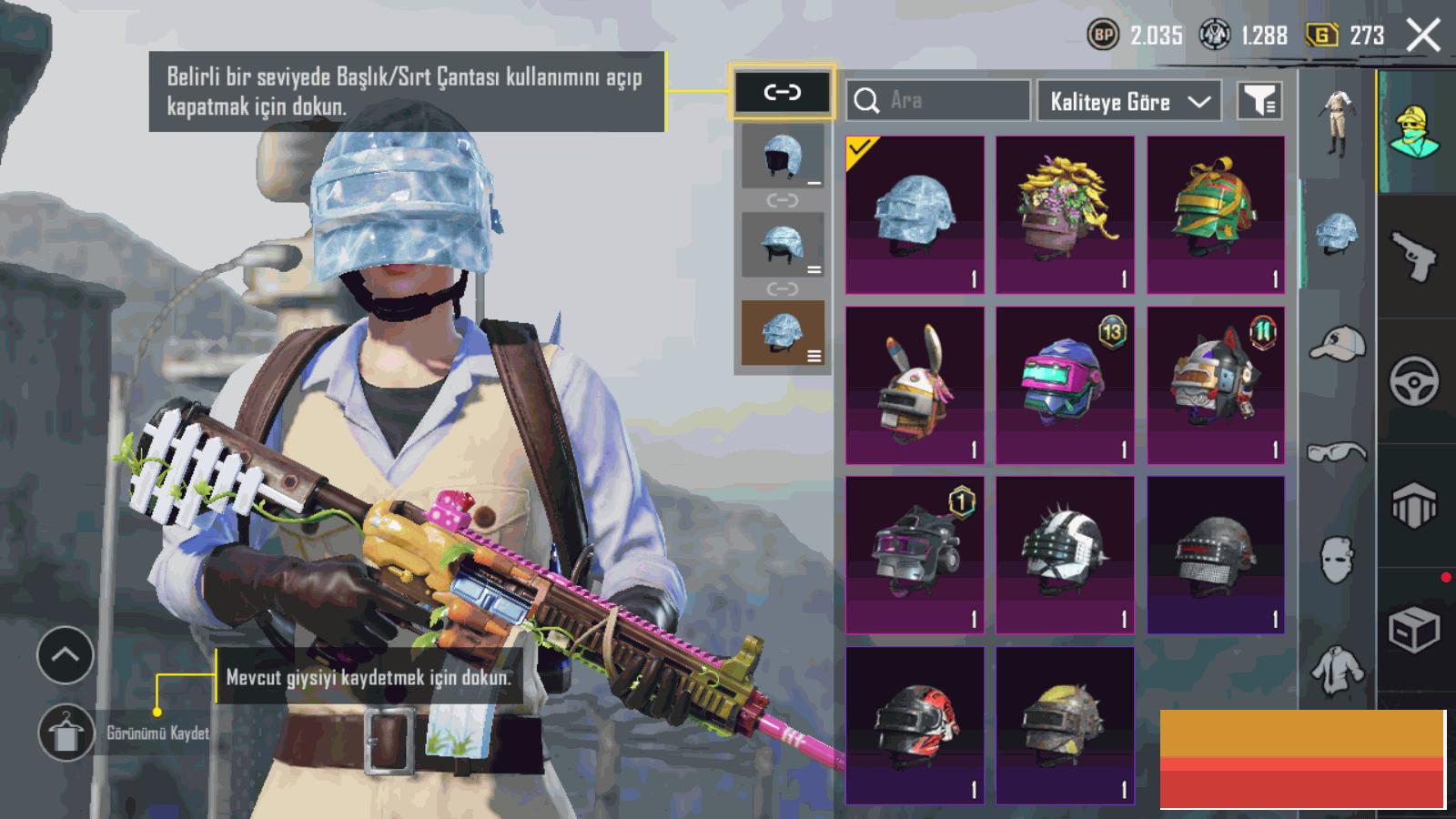Open the crate box tab
The height and width of the screenshot is (819, 1456).
(x=1414, y=628)
